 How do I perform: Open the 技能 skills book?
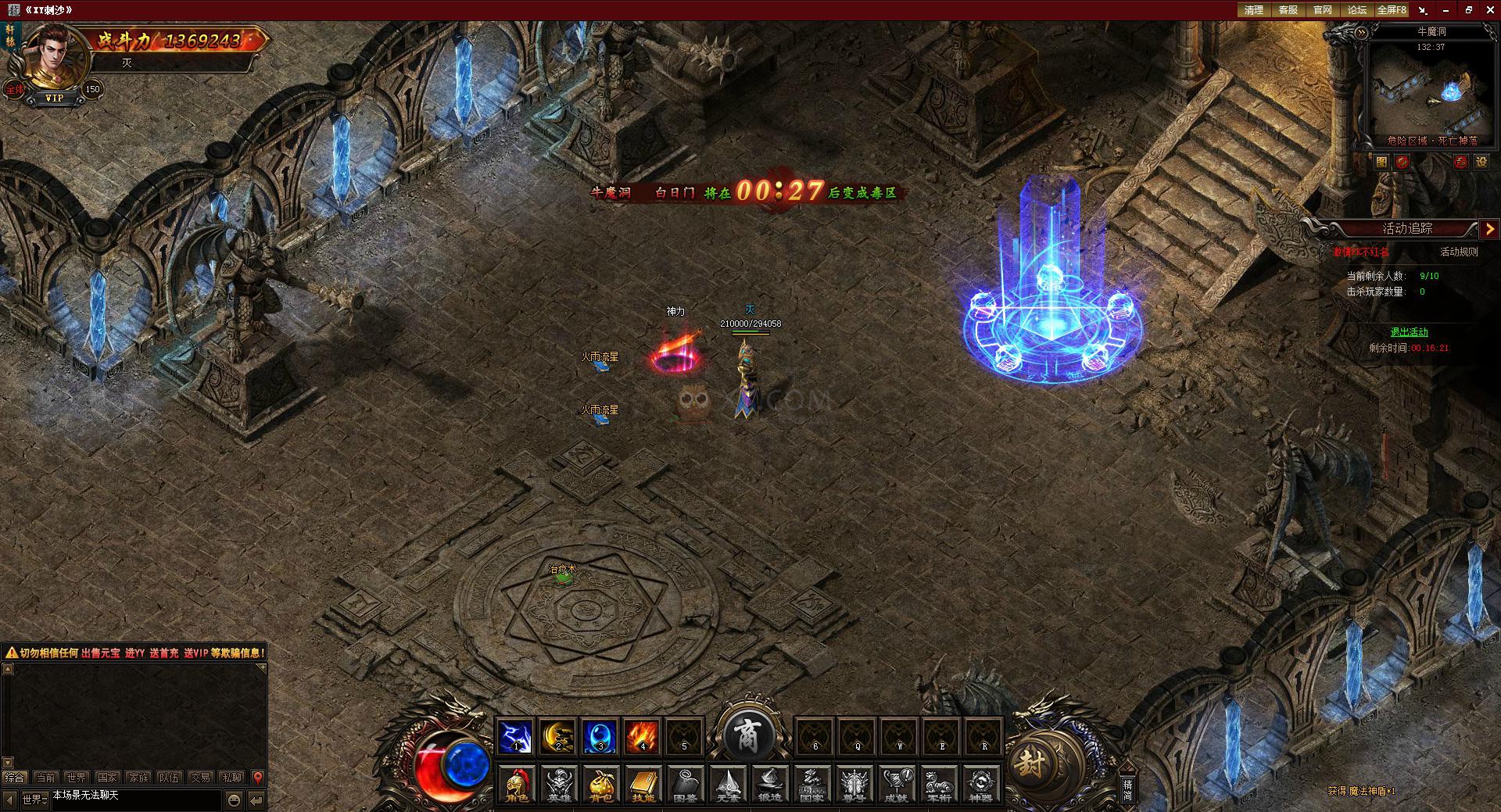(643, 784)
